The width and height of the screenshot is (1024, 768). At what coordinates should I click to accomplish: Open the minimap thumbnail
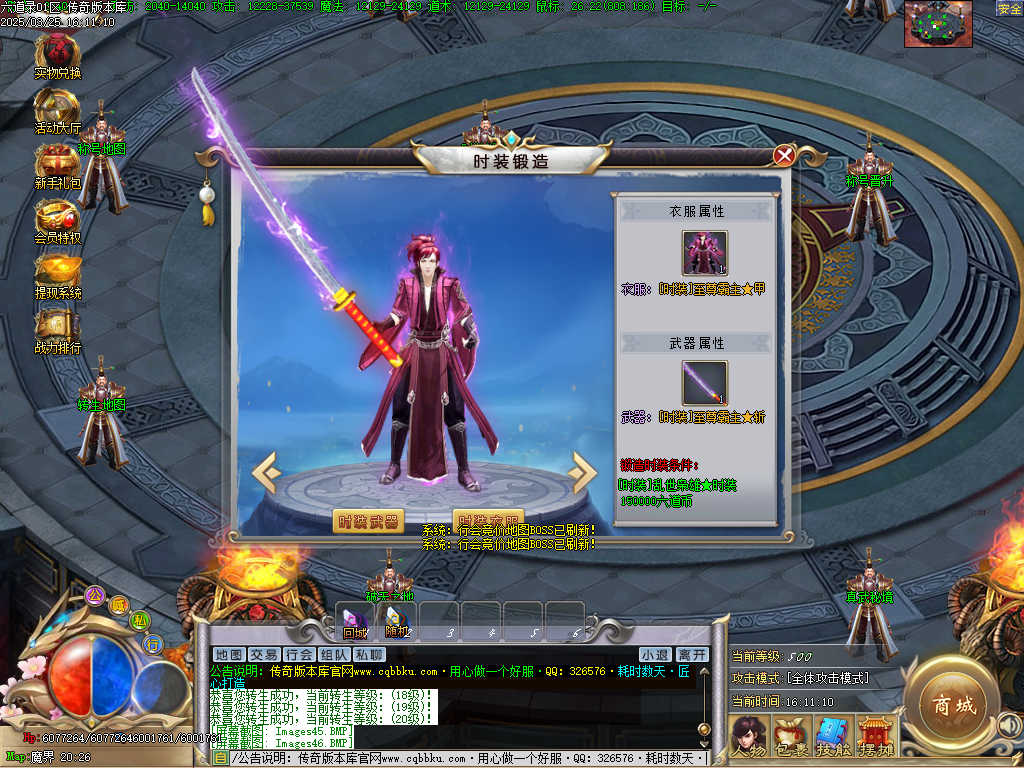point(938,24)
